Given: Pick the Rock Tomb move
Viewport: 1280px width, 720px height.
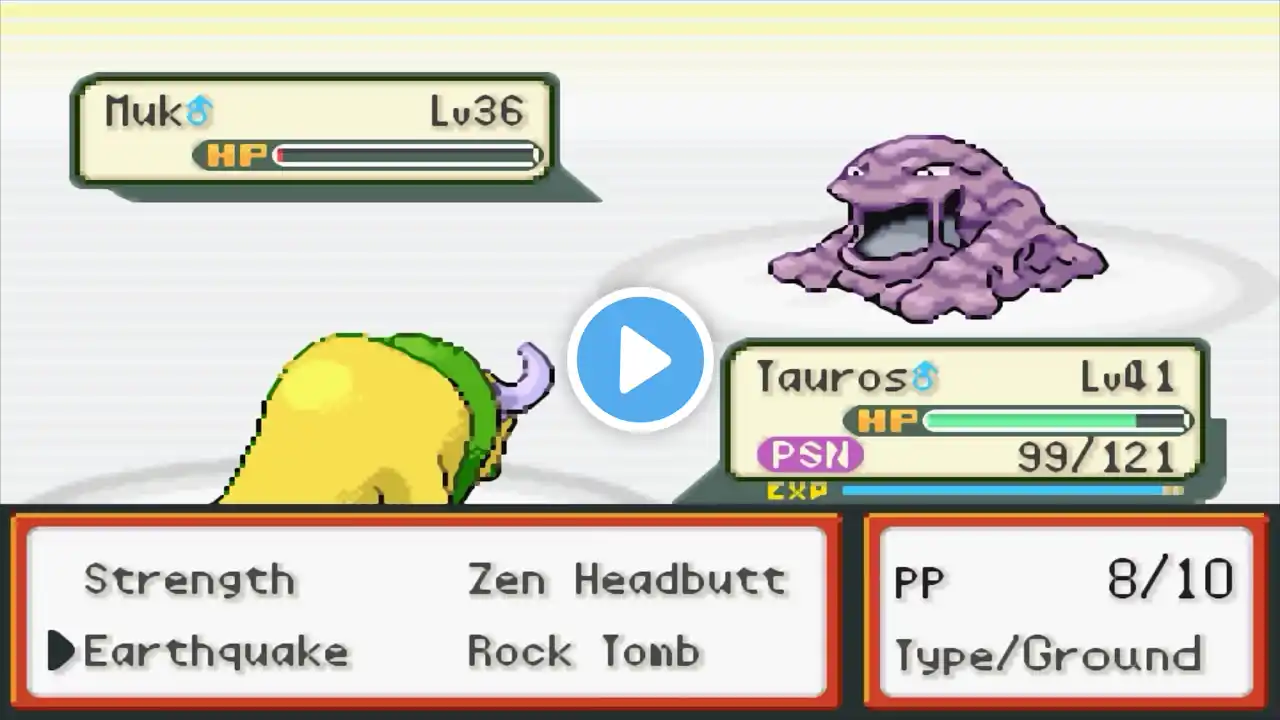Looking at the screenshot, I should [583, 652].
